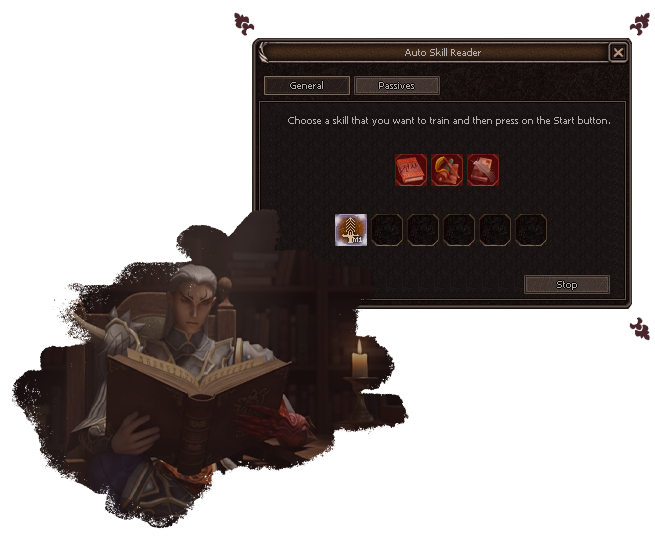Close the Auto Skill Reader window

tap(618, 52)
